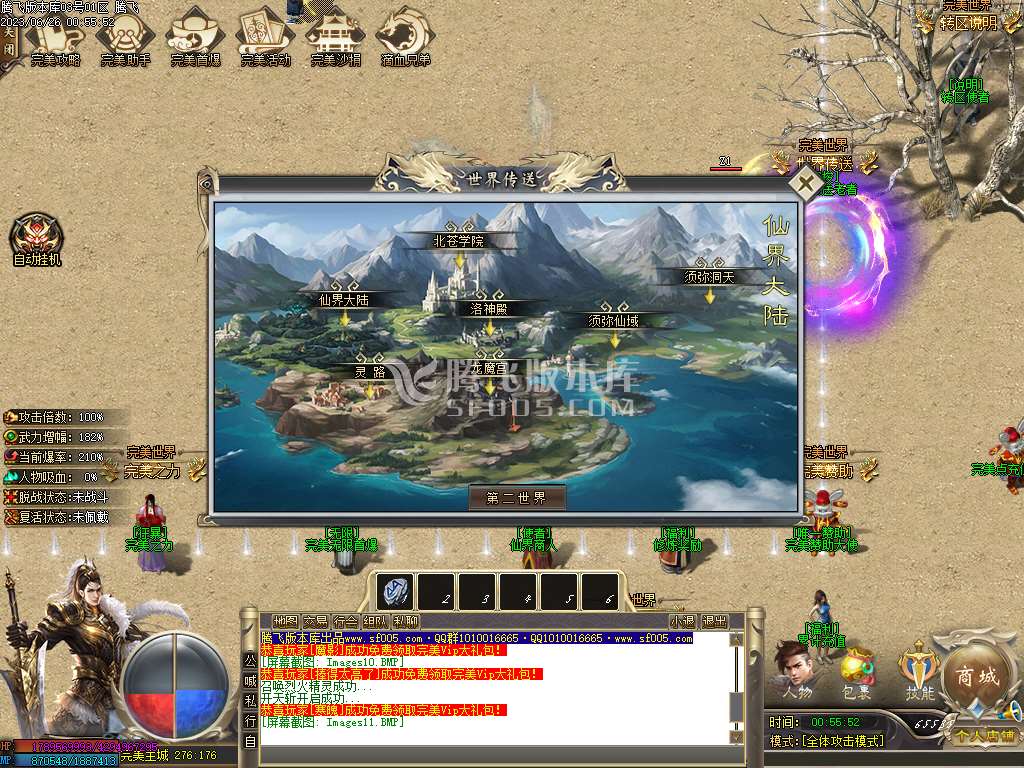Viewport: 1024px width, 768px height.
Task: Close the 世界传送 teleport window
Action: (804, 183)
